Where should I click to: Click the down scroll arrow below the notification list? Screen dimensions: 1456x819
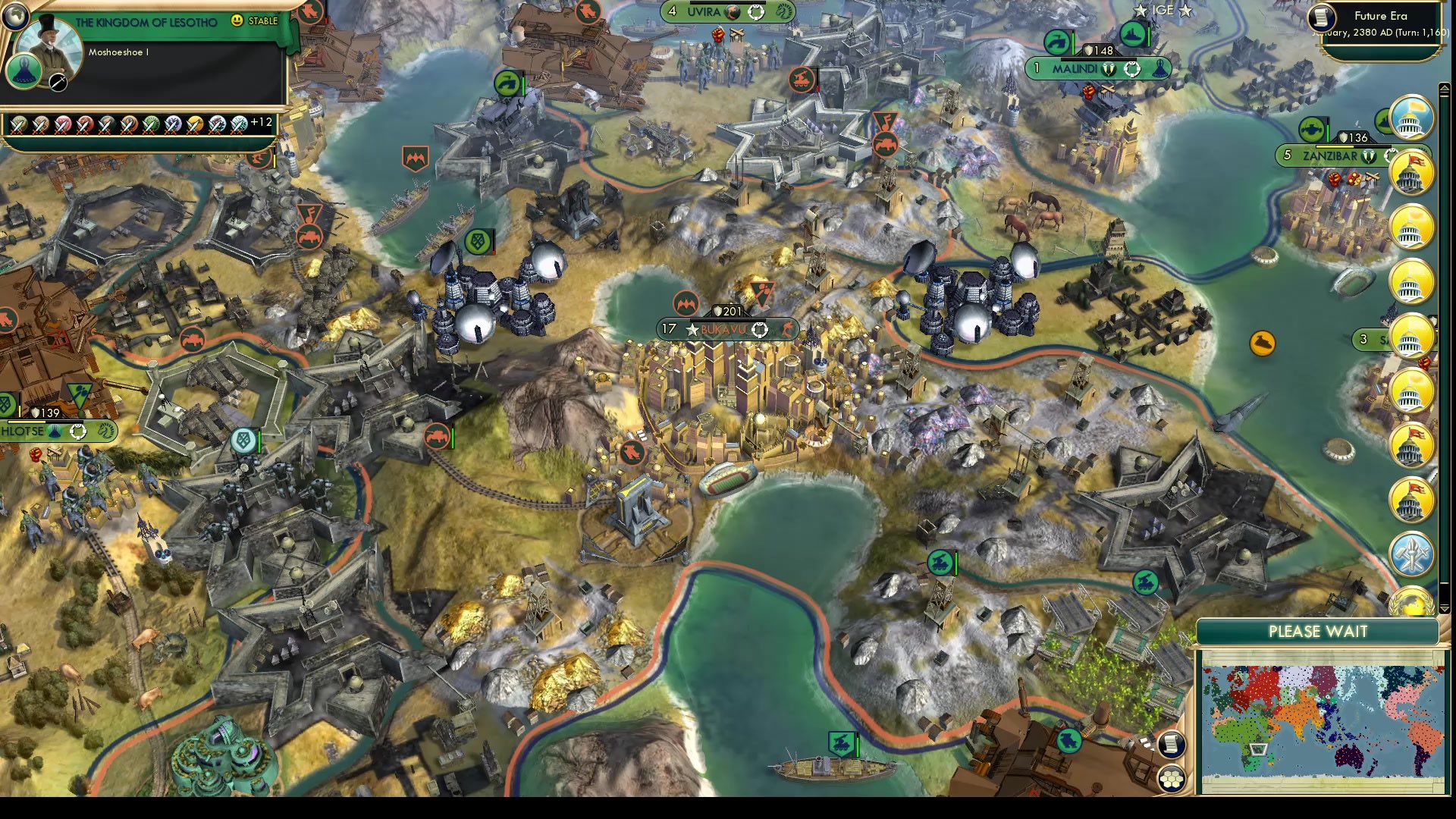(x=1444, y=605)
